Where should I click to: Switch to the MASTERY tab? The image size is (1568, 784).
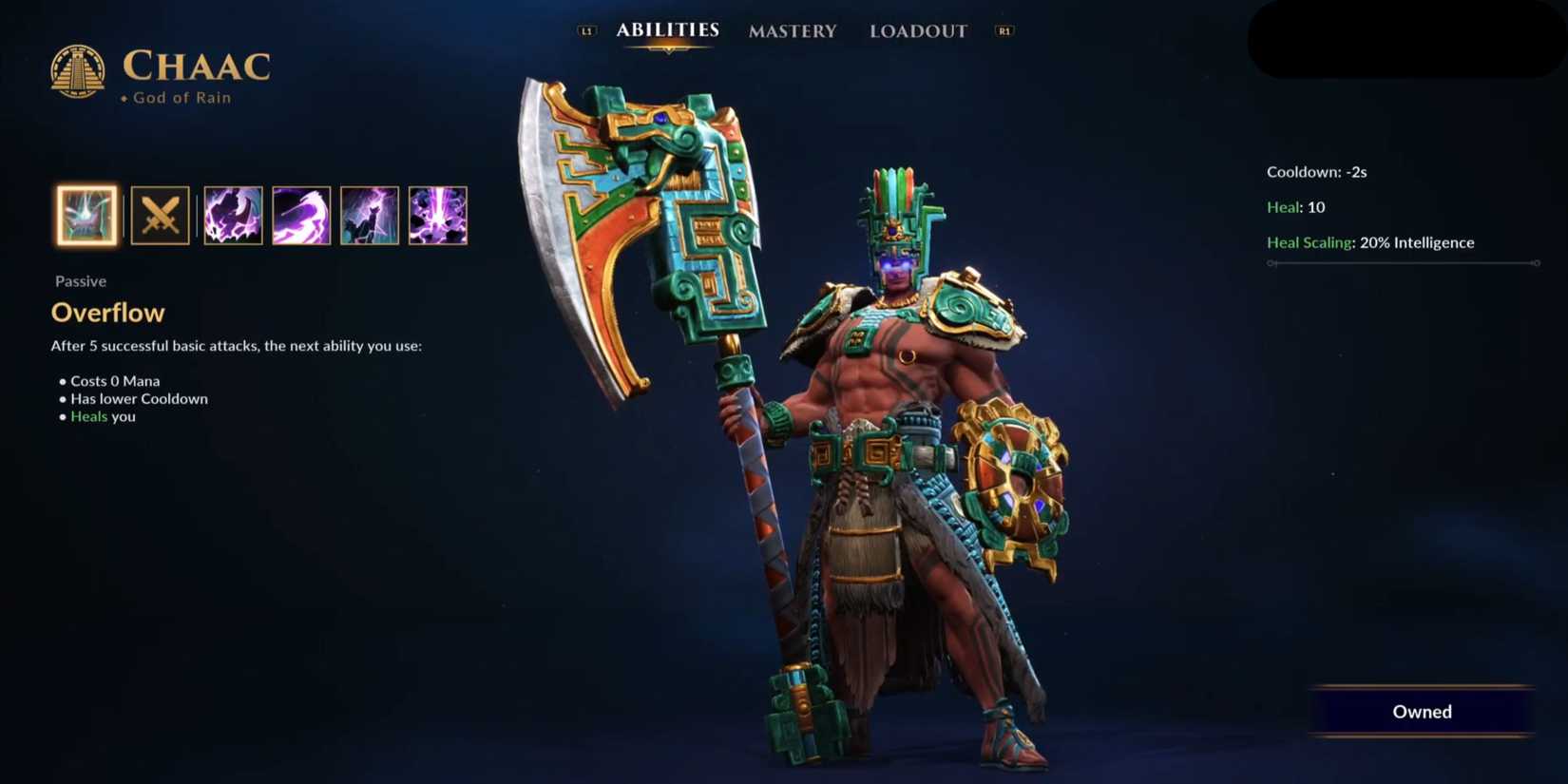coord(793,31)
